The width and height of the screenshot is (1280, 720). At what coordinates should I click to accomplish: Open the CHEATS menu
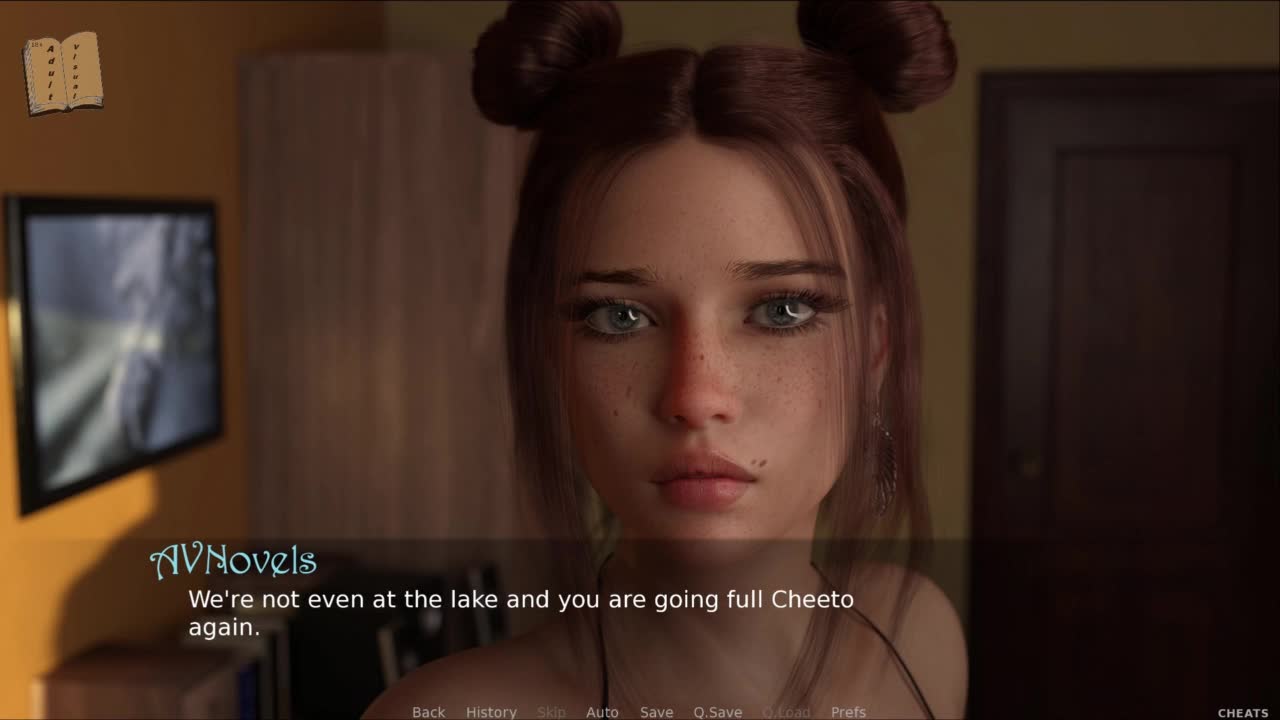(x=1242, y=713)
